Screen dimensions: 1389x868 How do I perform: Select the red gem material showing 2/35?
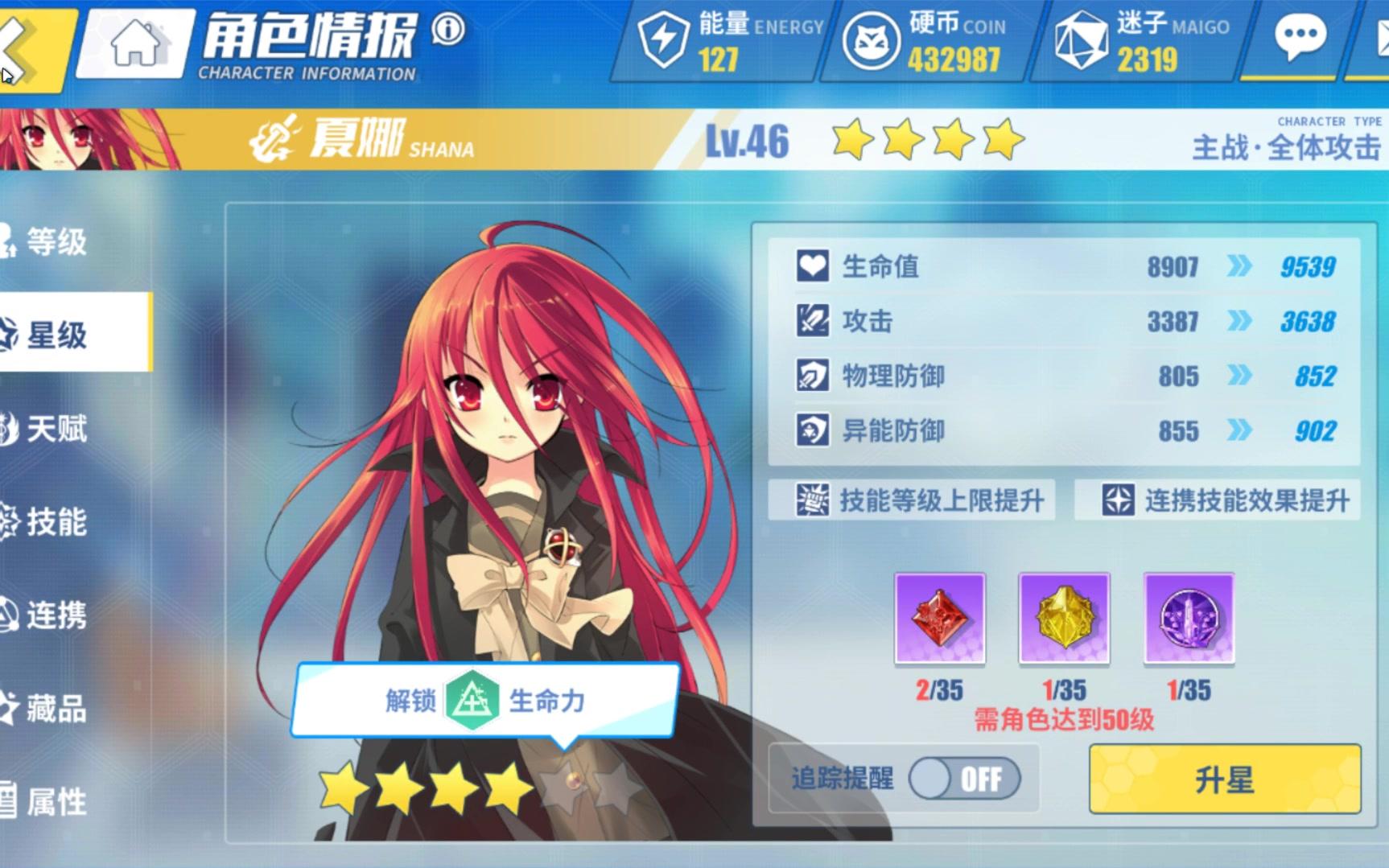pos(939,619)
